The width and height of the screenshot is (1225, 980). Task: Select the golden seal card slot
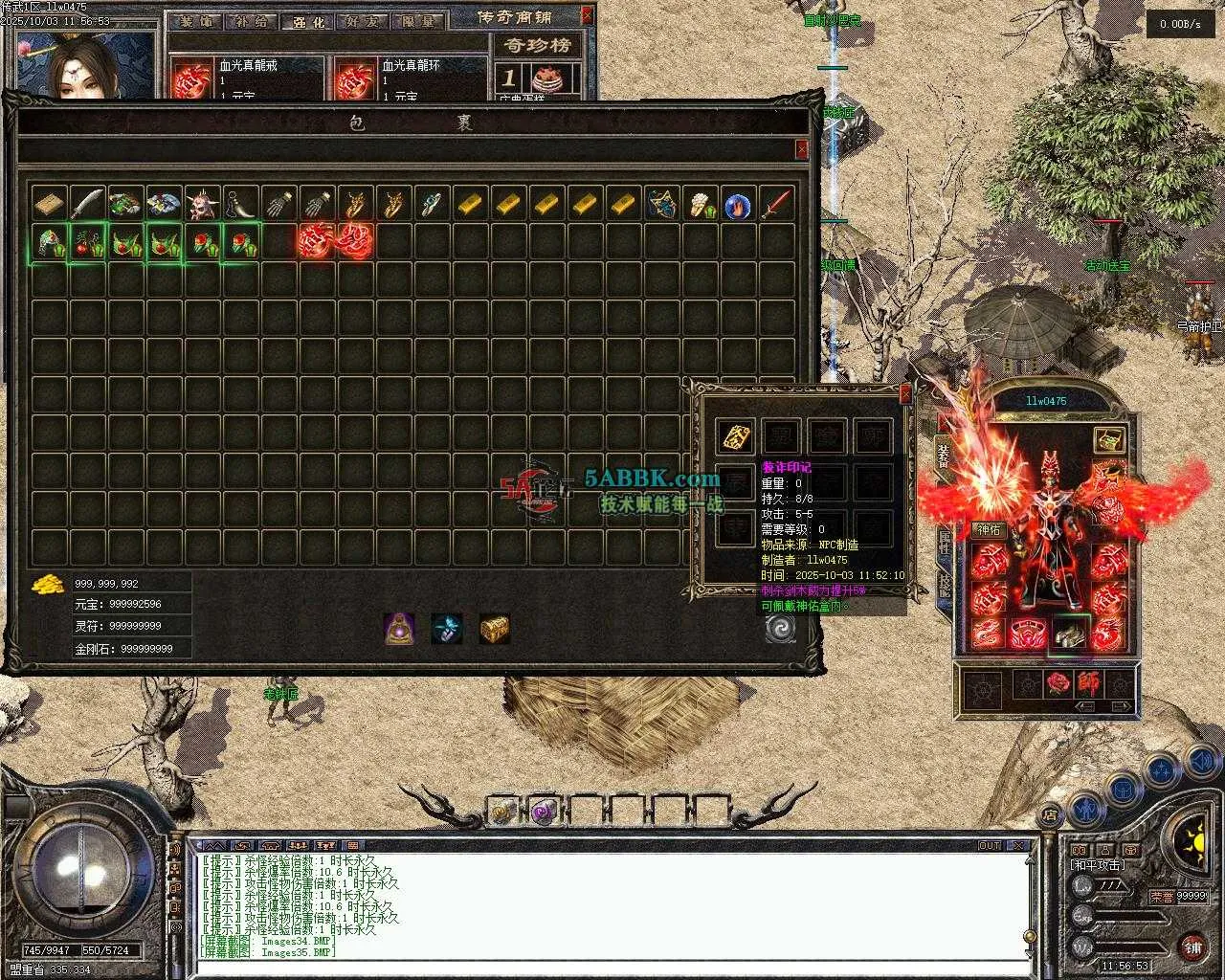736,436
